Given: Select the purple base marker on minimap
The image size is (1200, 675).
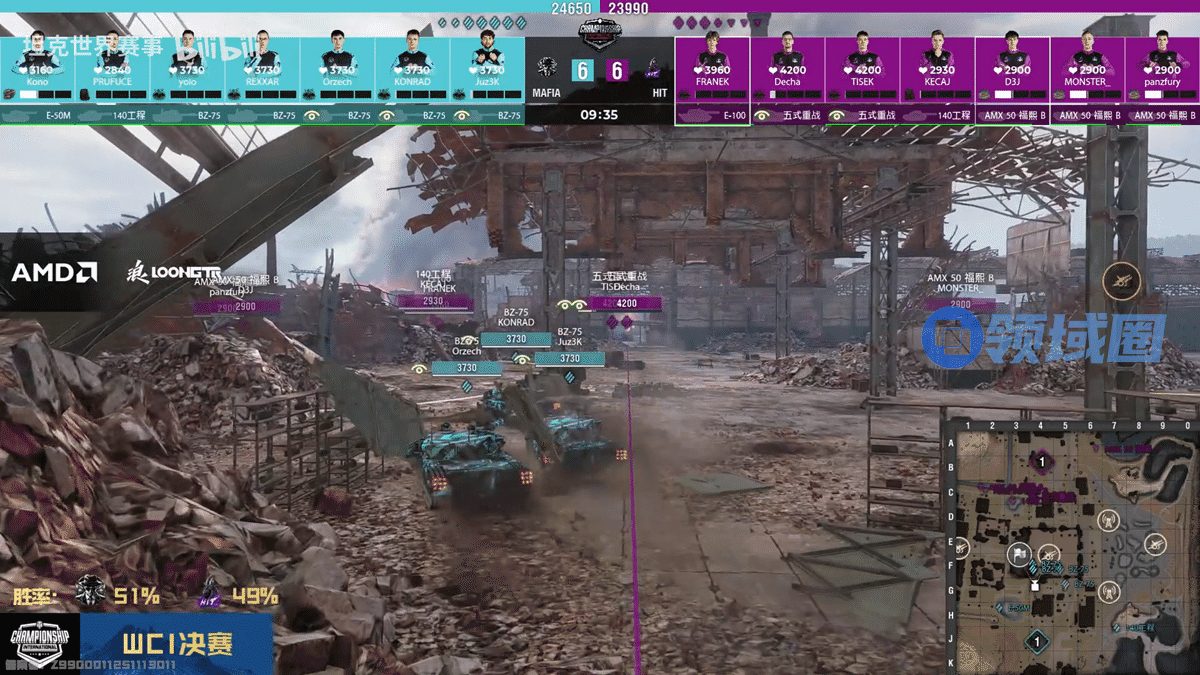Looking at the screenshot, I should click(x=1042, y=462).
